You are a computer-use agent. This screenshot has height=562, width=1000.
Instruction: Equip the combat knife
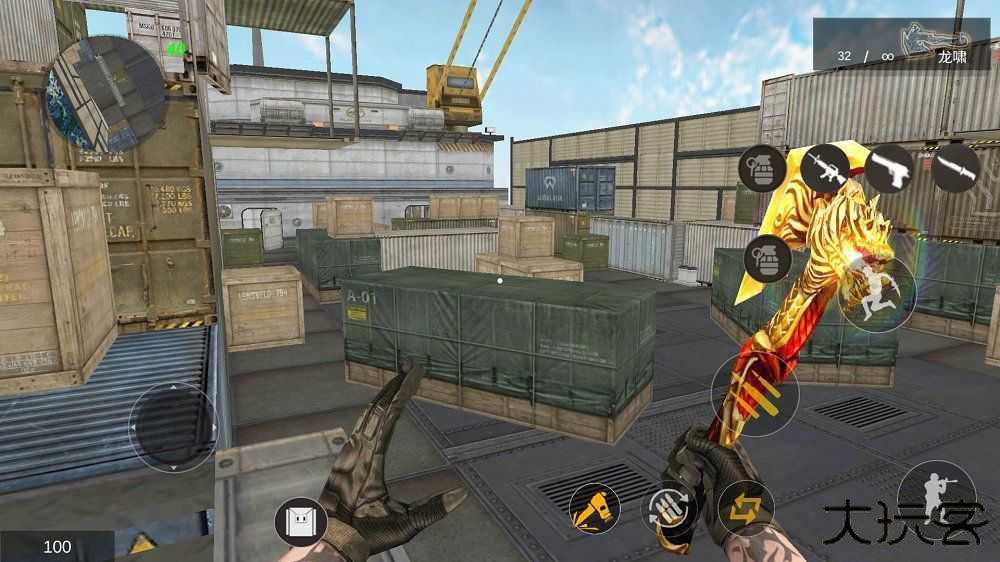[954, 168]
